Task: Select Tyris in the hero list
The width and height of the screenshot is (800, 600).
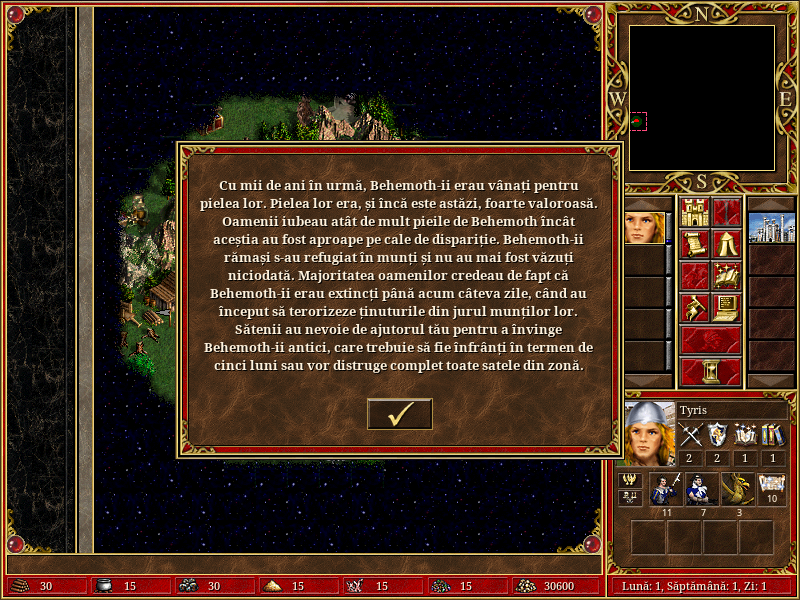Action: click(x=644, y=227)
